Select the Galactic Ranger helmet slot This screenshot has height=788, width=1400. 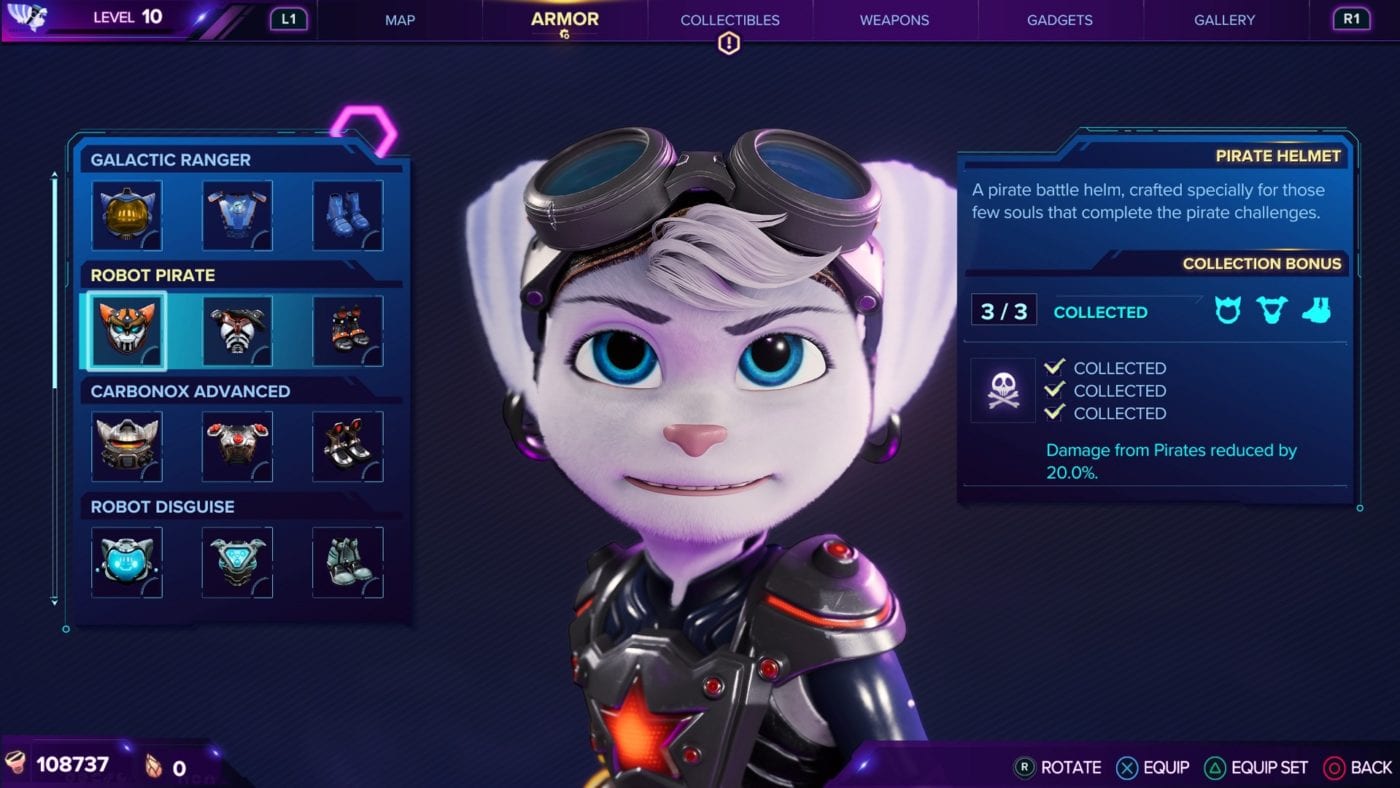tap(127, 215)
